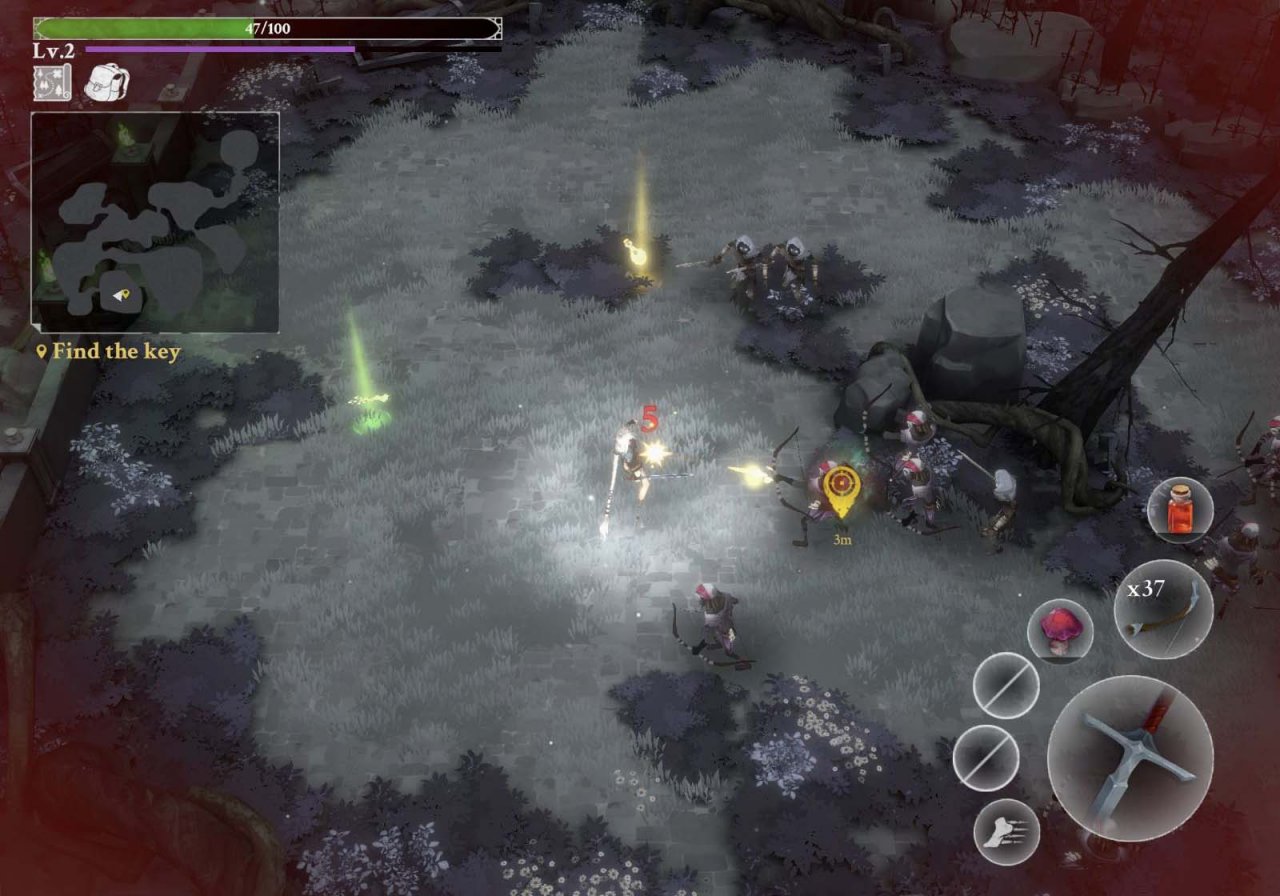The image size is (1280, 896).
Task: Use the red health potion
Action: (x=1180, y=510)
